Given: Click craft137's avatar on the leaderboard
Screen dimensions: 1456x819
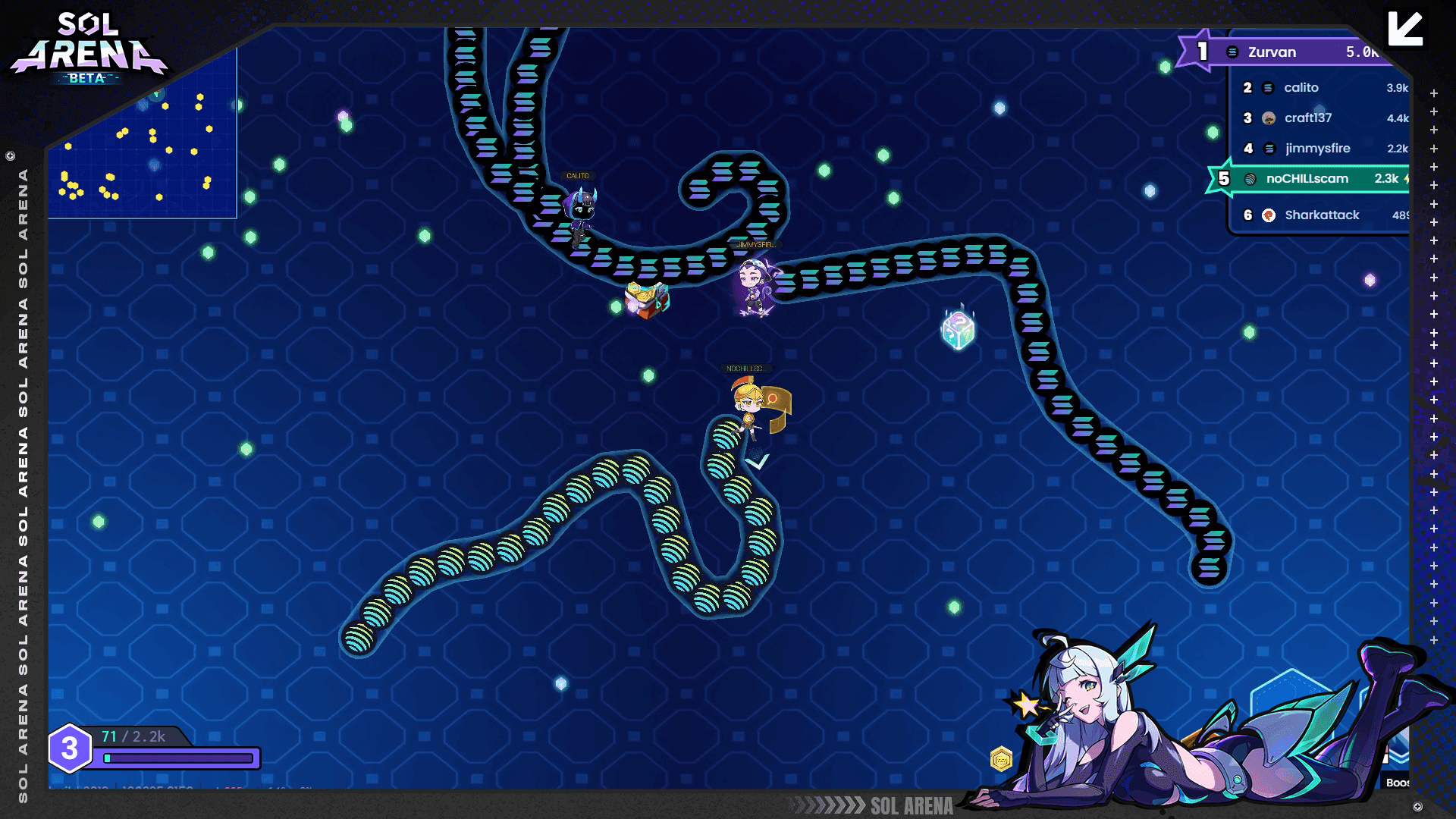Looking at the screenshot, I should click(1267, 118).
